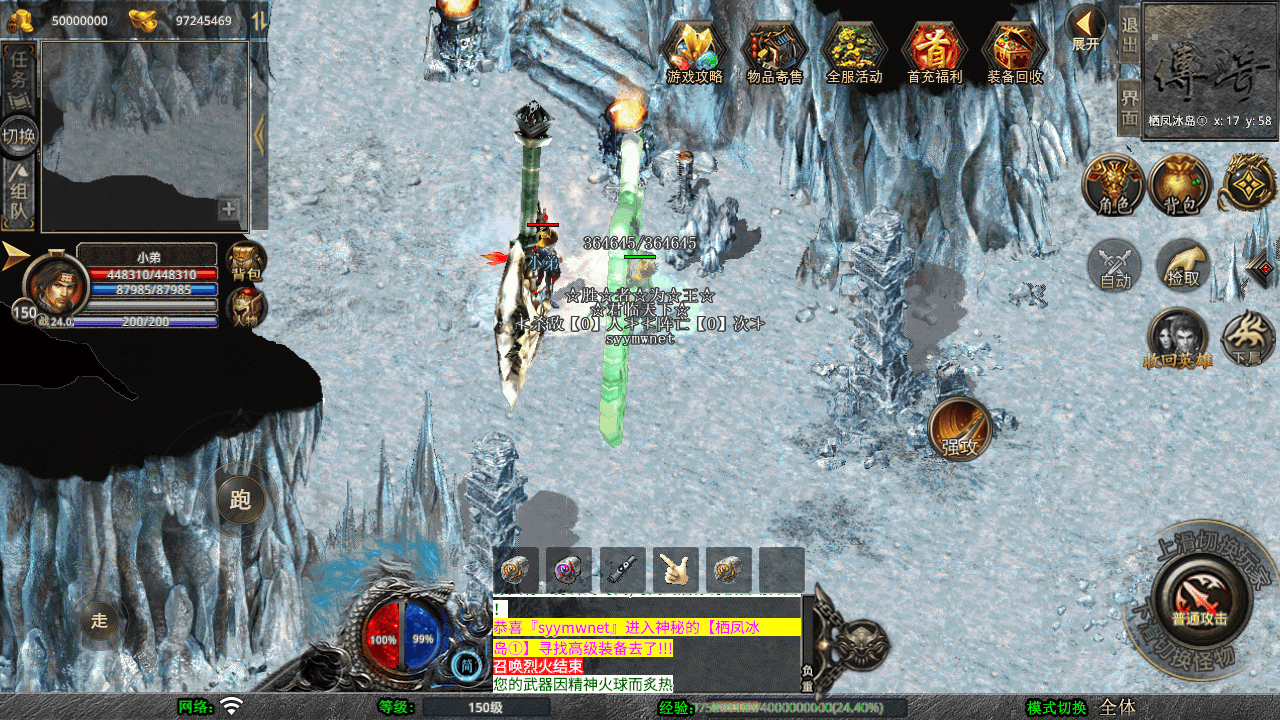
Task: Open the 首充福利 first recharge bonus
Action: click(934, 52)
